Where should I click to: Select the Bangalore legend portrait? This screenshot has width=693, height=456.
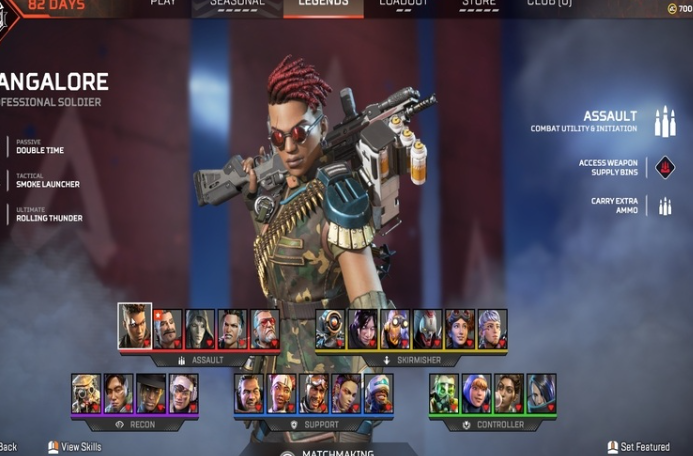pos(135,326)
